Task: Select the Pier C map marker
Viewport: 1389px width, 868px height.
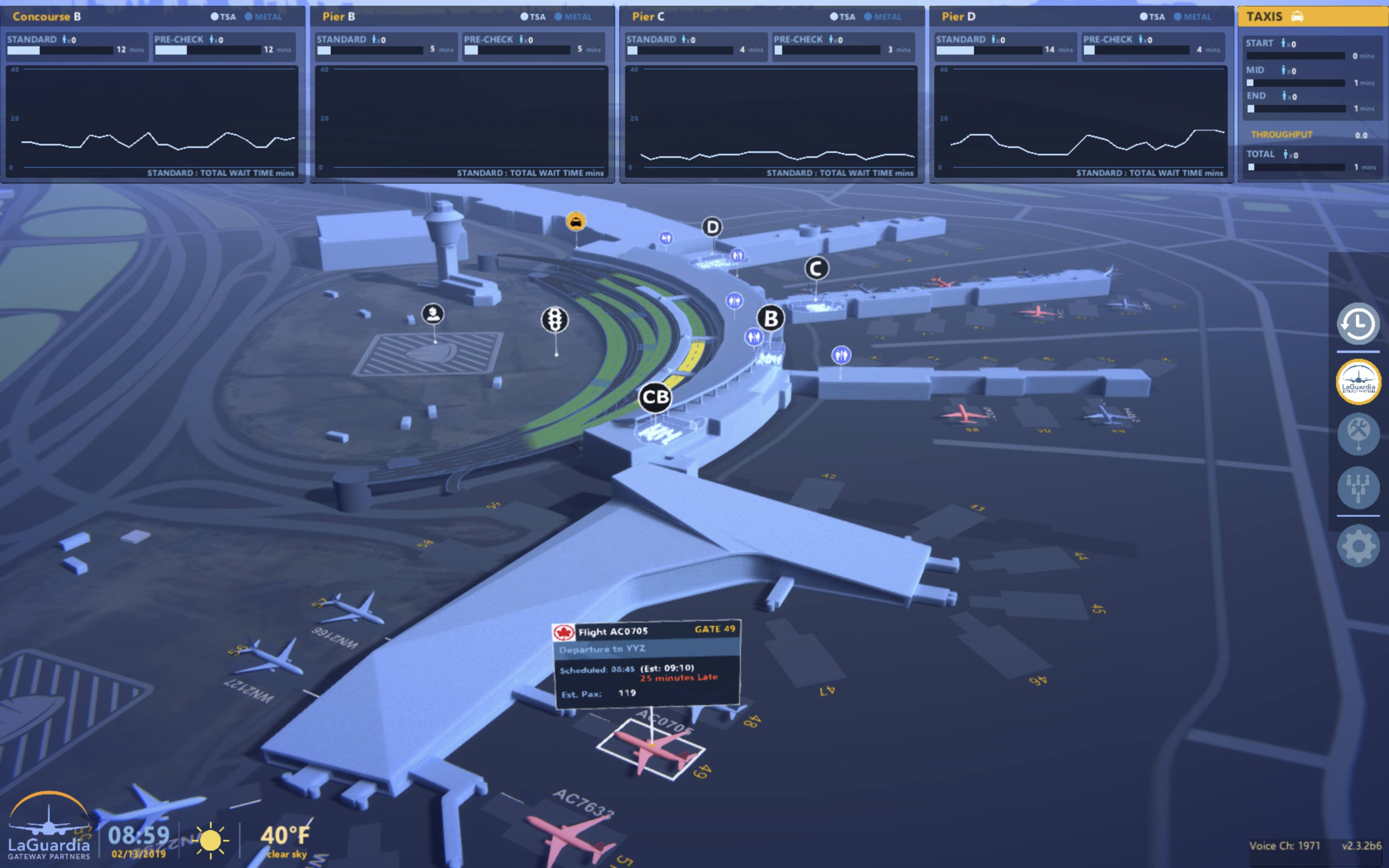Action: pos(816,269)
